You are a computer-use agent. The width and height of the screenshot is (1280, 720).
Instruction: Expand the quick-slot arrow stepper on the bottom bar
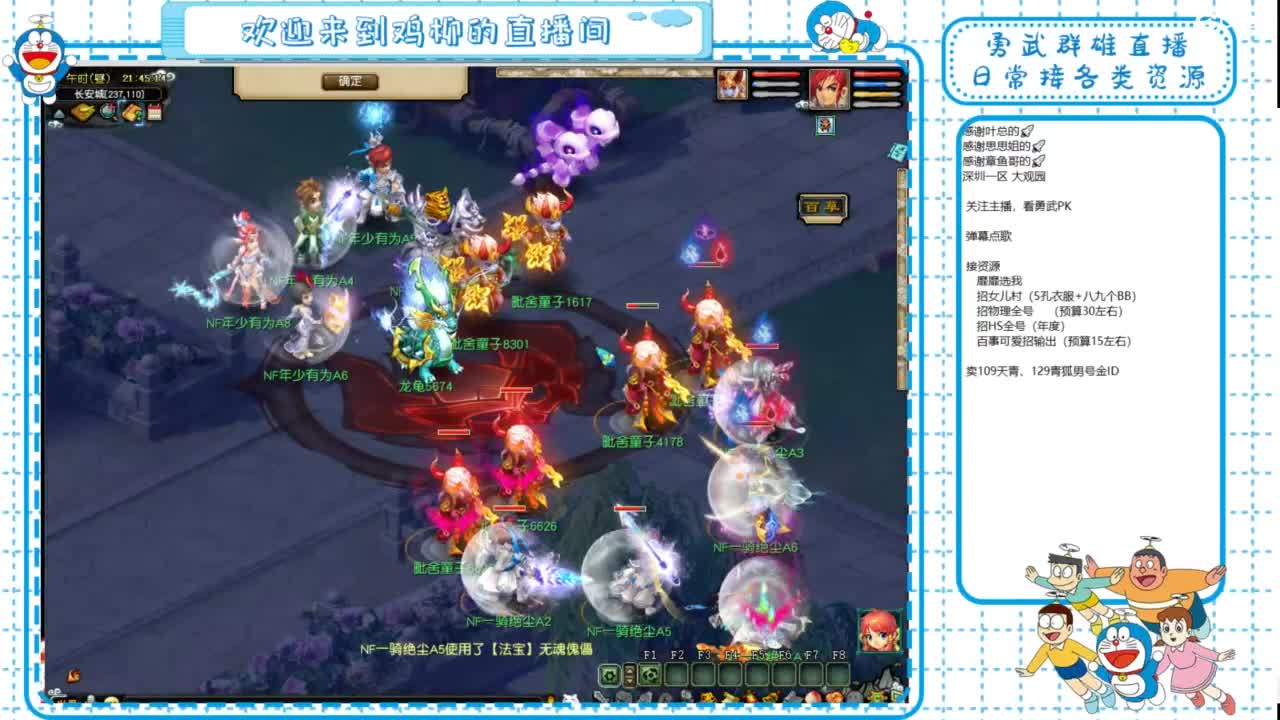(x=628, y=676)
